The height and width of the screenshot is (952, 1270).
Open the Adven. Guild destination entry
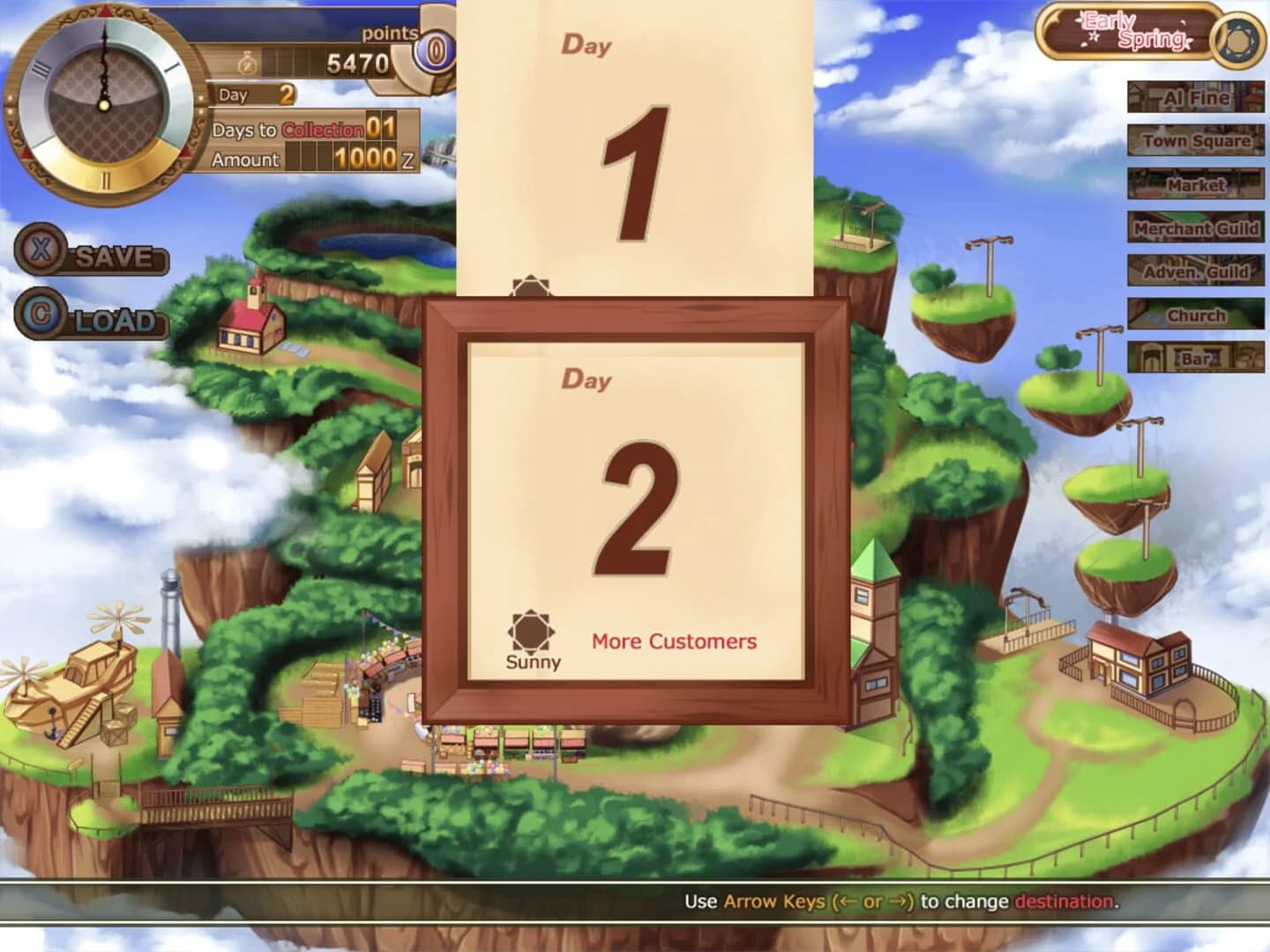(x=1195, y=272)
